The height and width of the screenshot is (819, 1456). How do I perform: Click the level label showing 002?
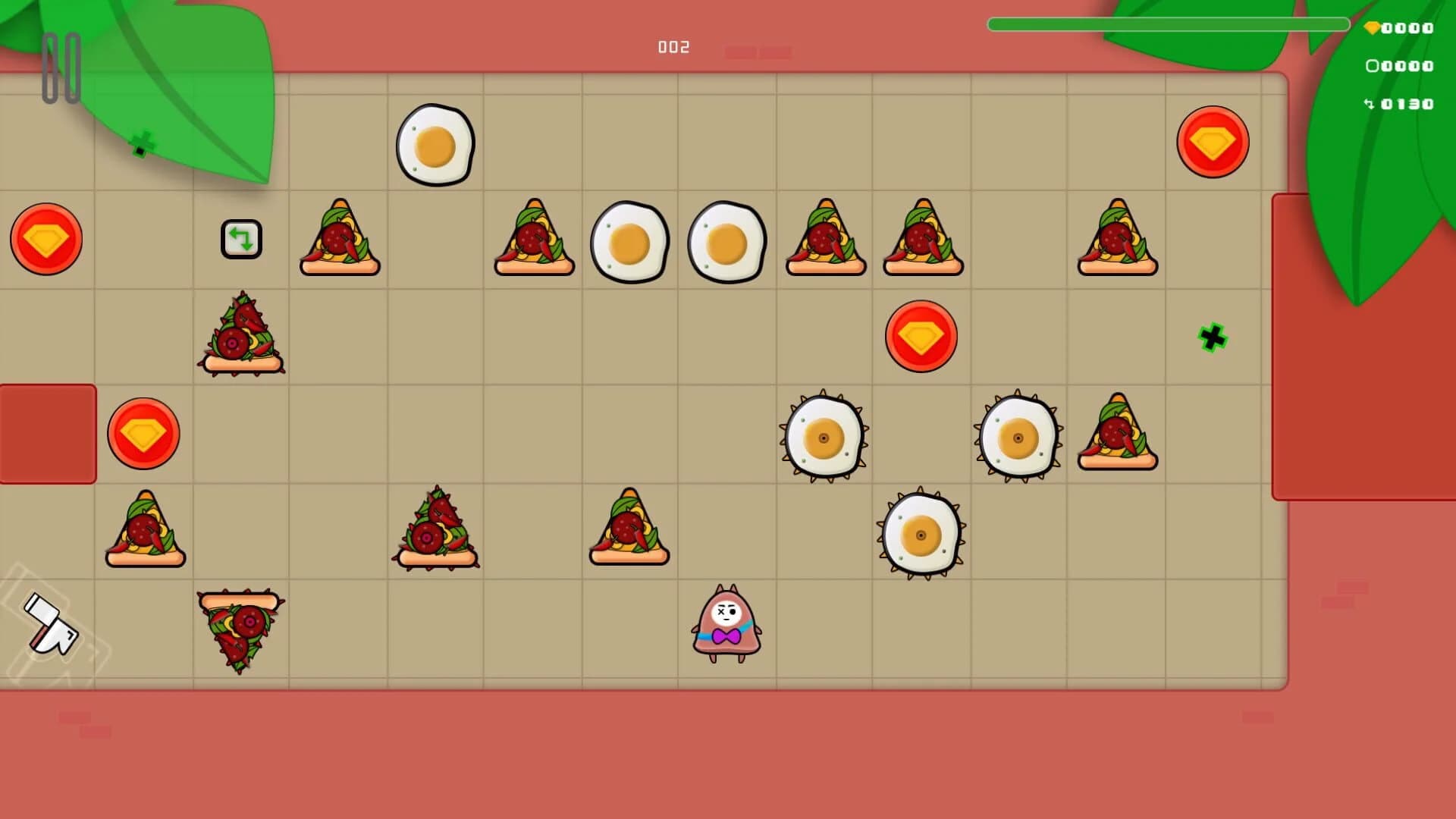click(x=673, y=47)
